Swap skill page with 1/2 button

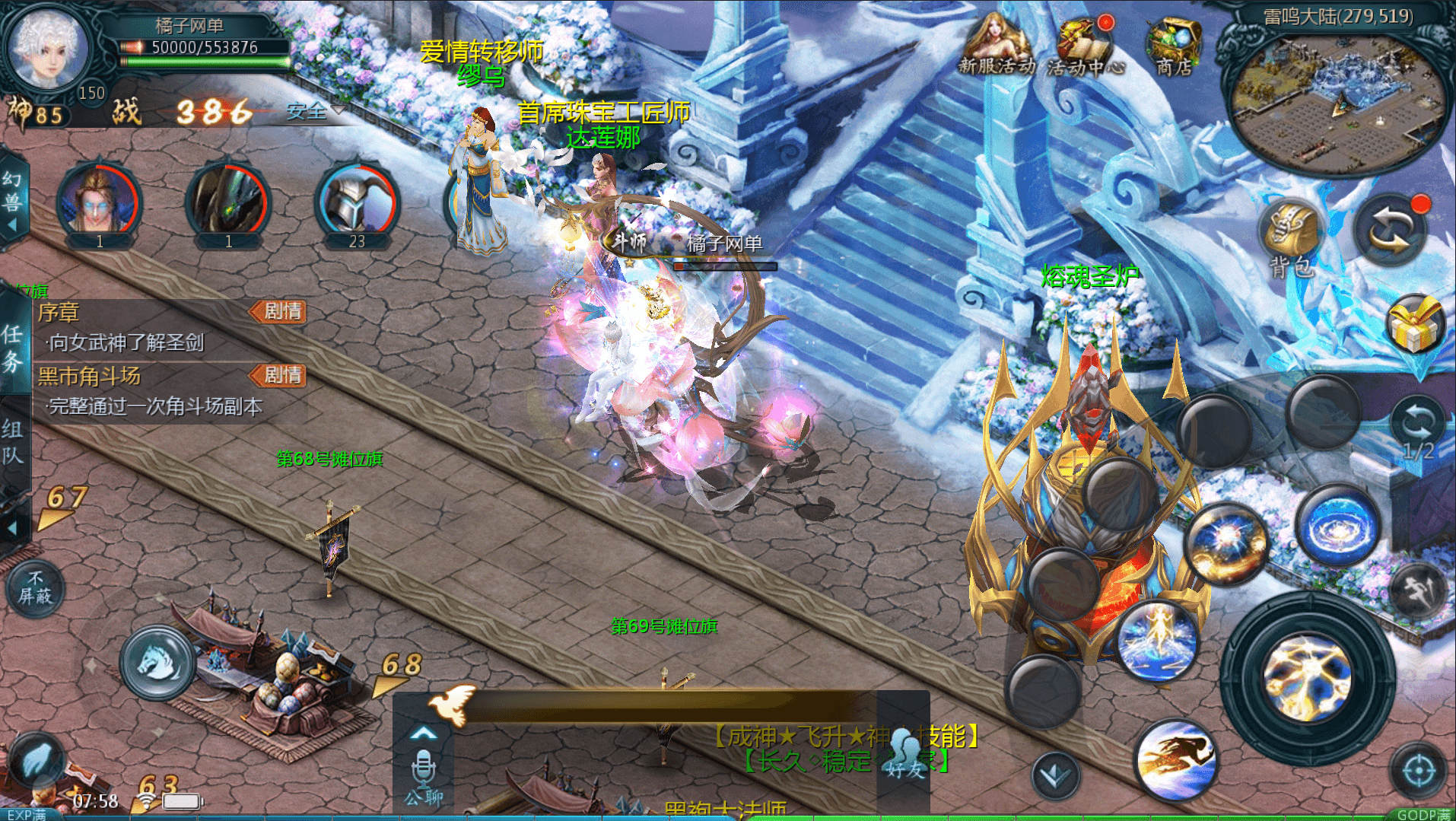(x=1418, y=431)
